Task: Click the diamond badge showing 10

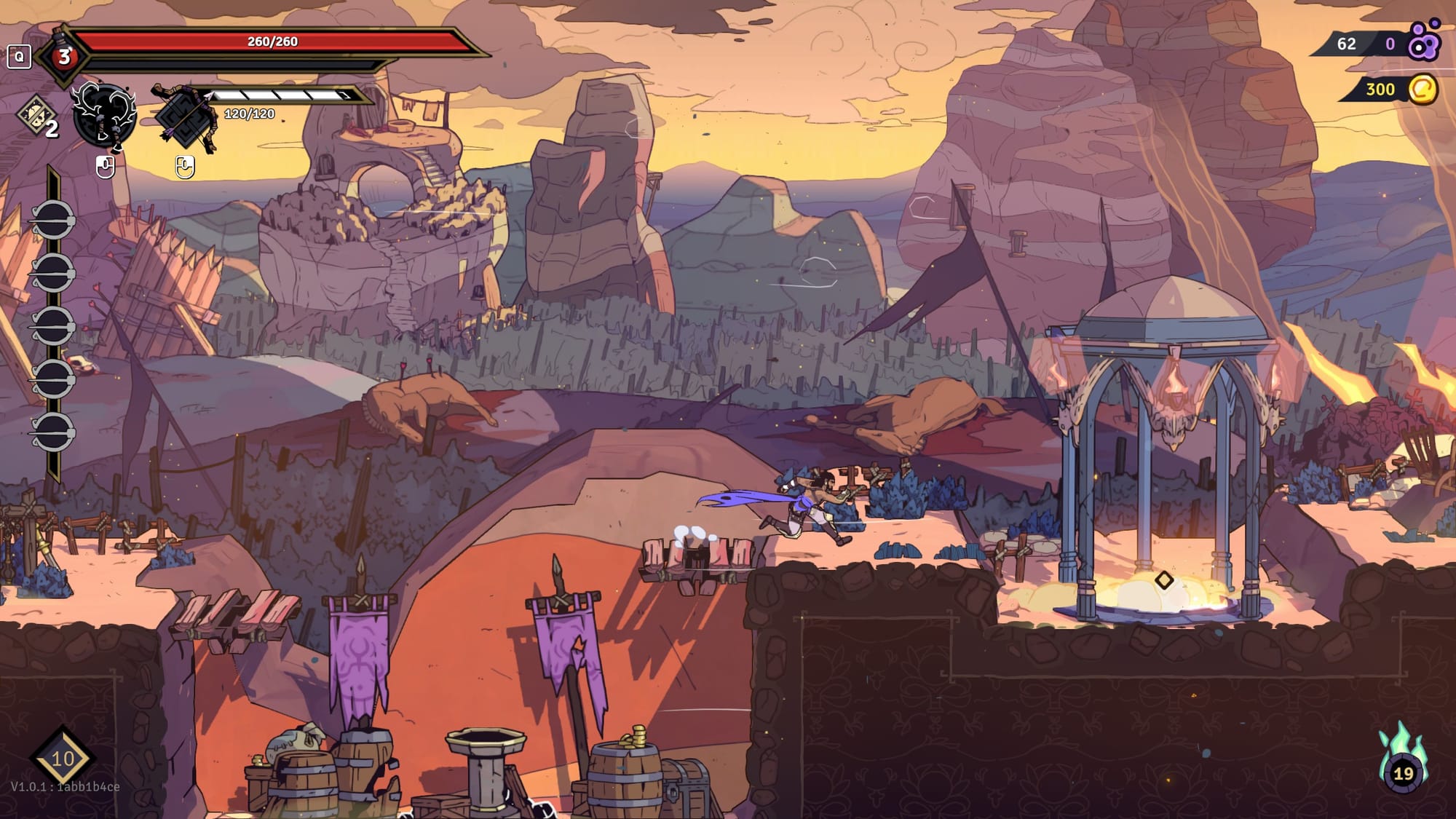Action: click(x=63, y=758)
